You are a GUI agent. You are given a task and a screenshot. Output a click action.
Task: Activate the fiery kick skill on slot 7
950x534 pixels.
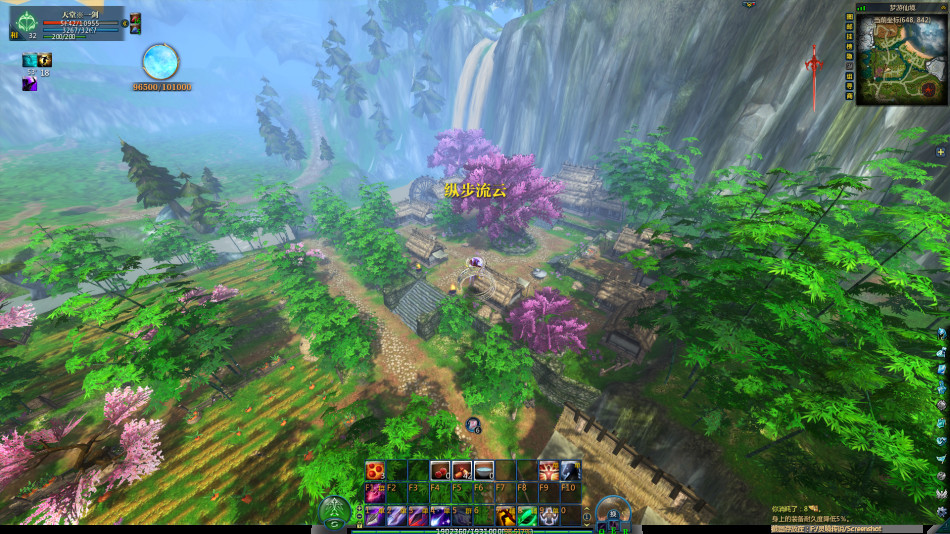(506, 514)
